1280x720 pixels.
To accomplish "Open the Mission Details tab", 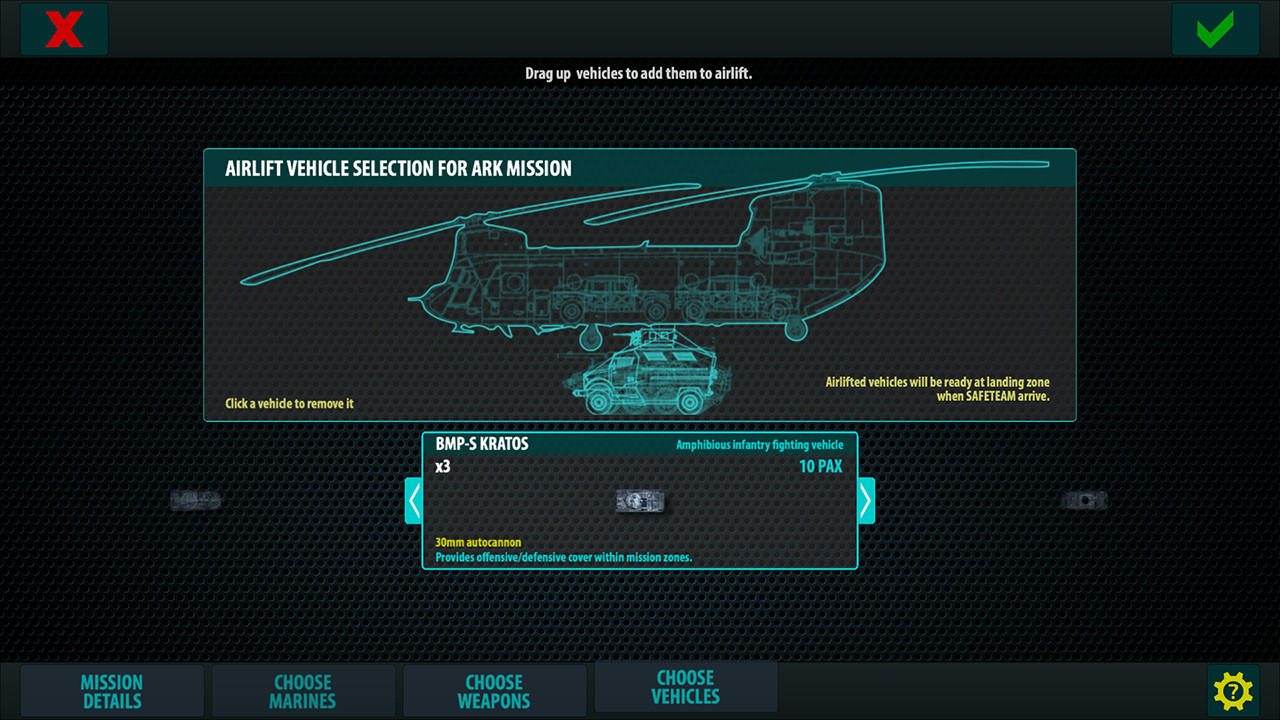I will tap(112, 692).
